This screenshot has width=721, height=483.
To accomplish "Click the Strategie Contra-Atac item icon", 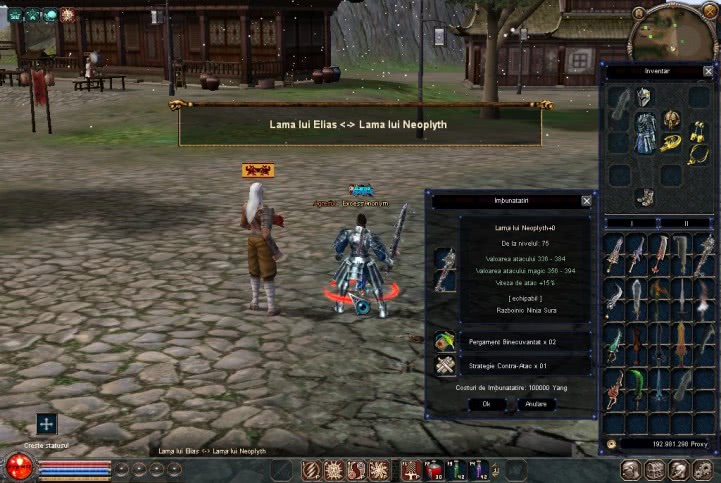I will [445, 366].
